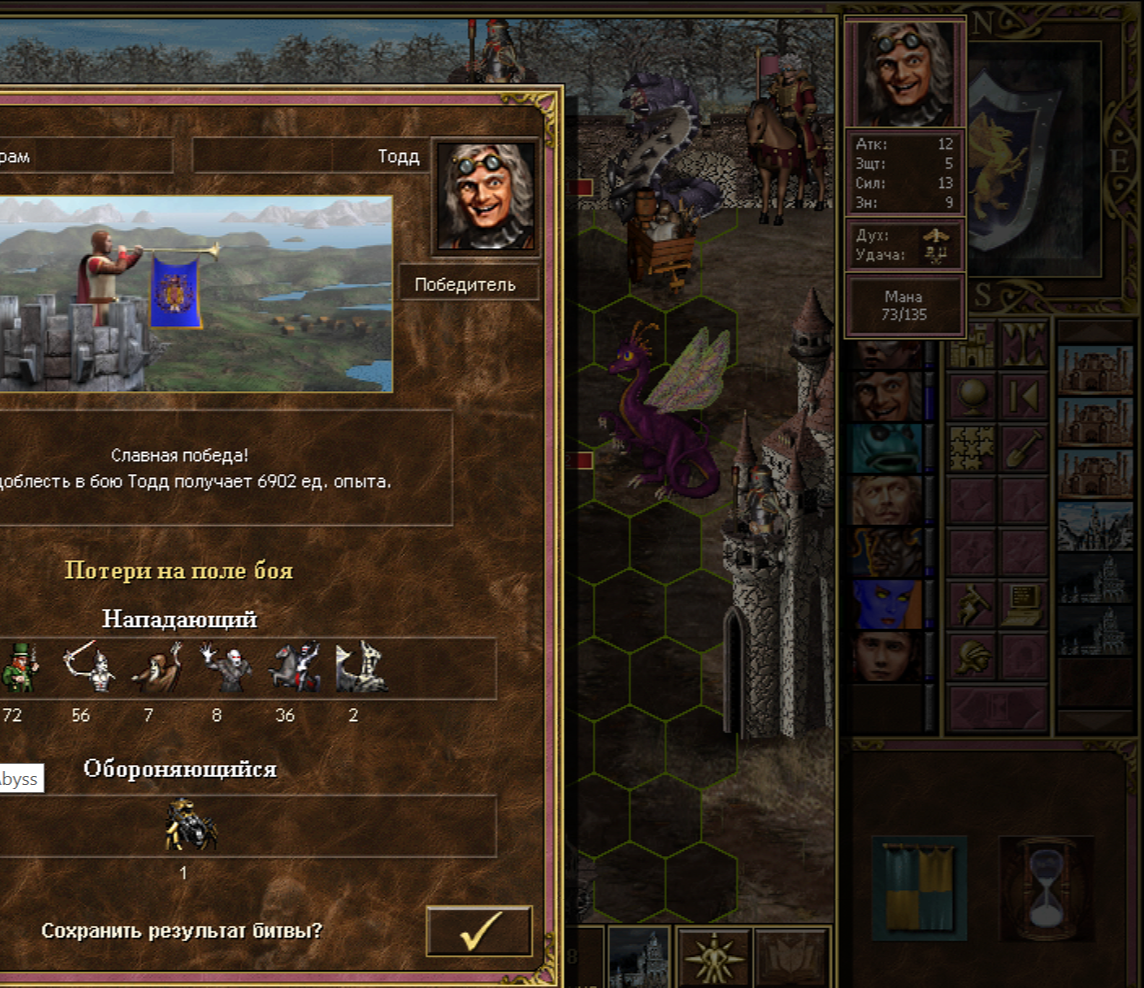
Task: Select the teal frog-faced hero portrait
Action: 886,448
